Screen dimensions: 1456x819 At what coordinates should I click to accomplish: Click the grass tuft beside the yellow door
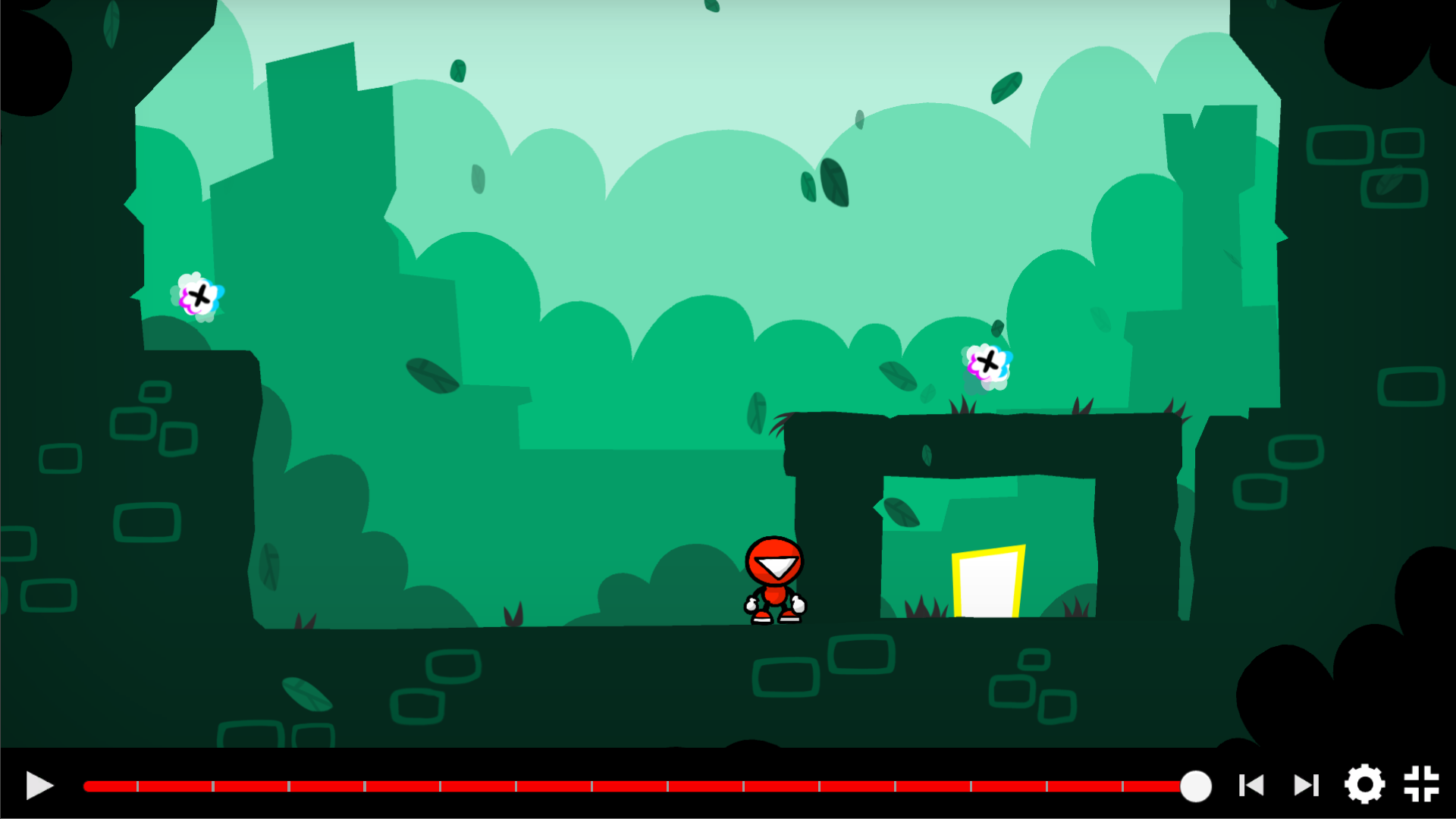(921, 607)
